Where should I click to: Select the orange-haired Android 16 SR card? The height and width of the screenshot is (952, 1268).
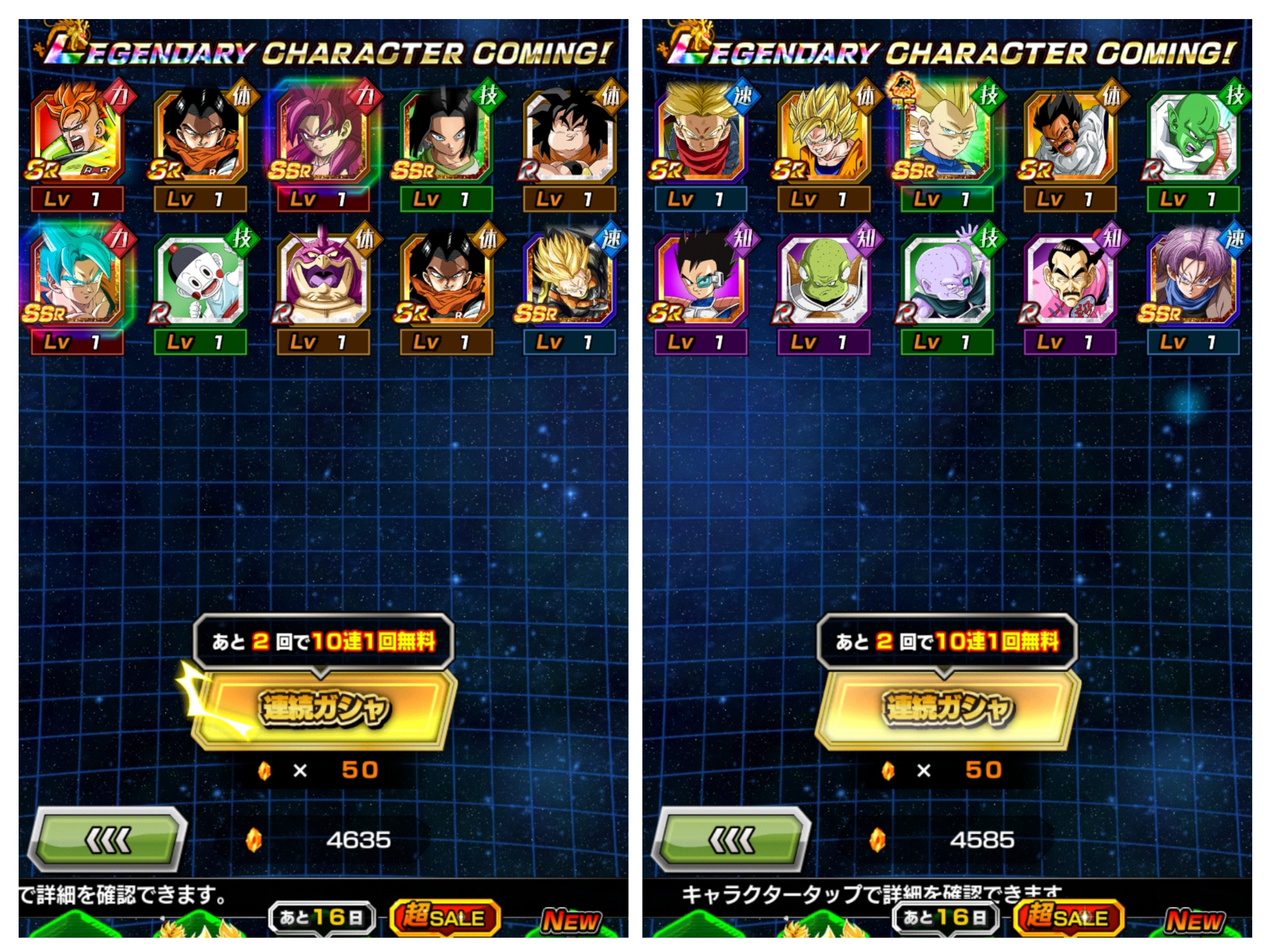pos(77,138)
